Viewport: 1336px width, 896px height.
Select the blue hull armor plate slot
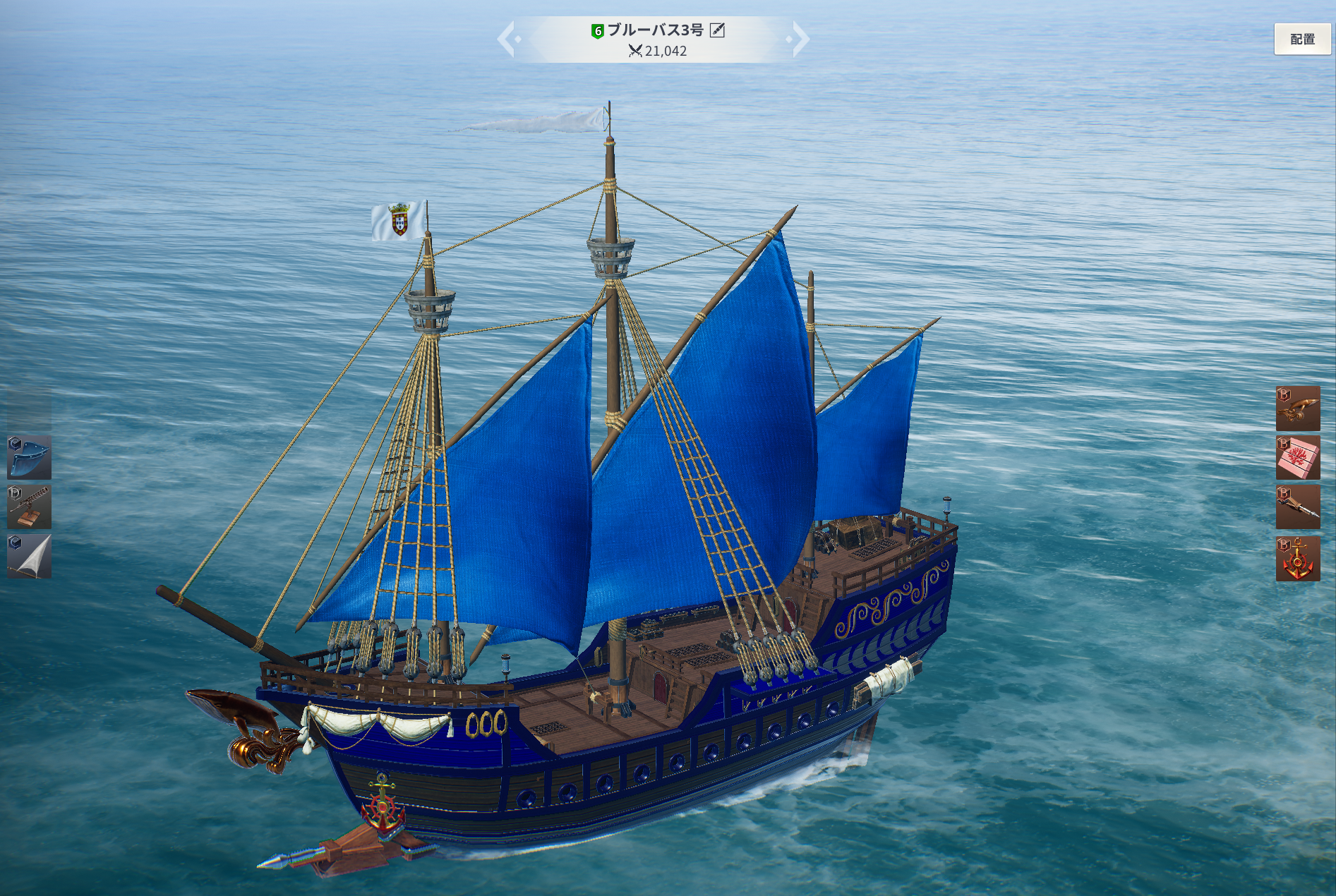(x=29, y=457)
